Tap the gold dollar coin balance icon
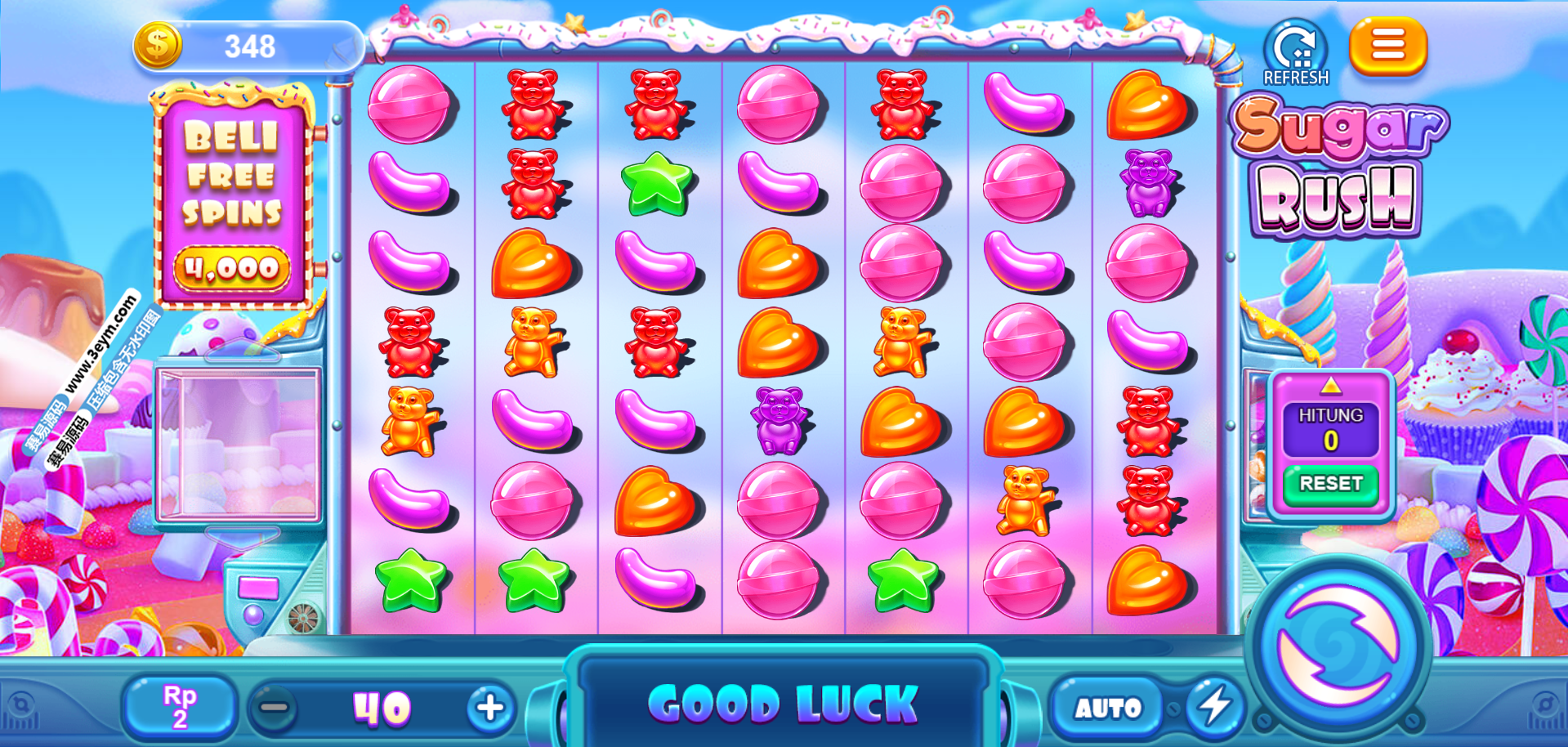 tap(158, 46)
